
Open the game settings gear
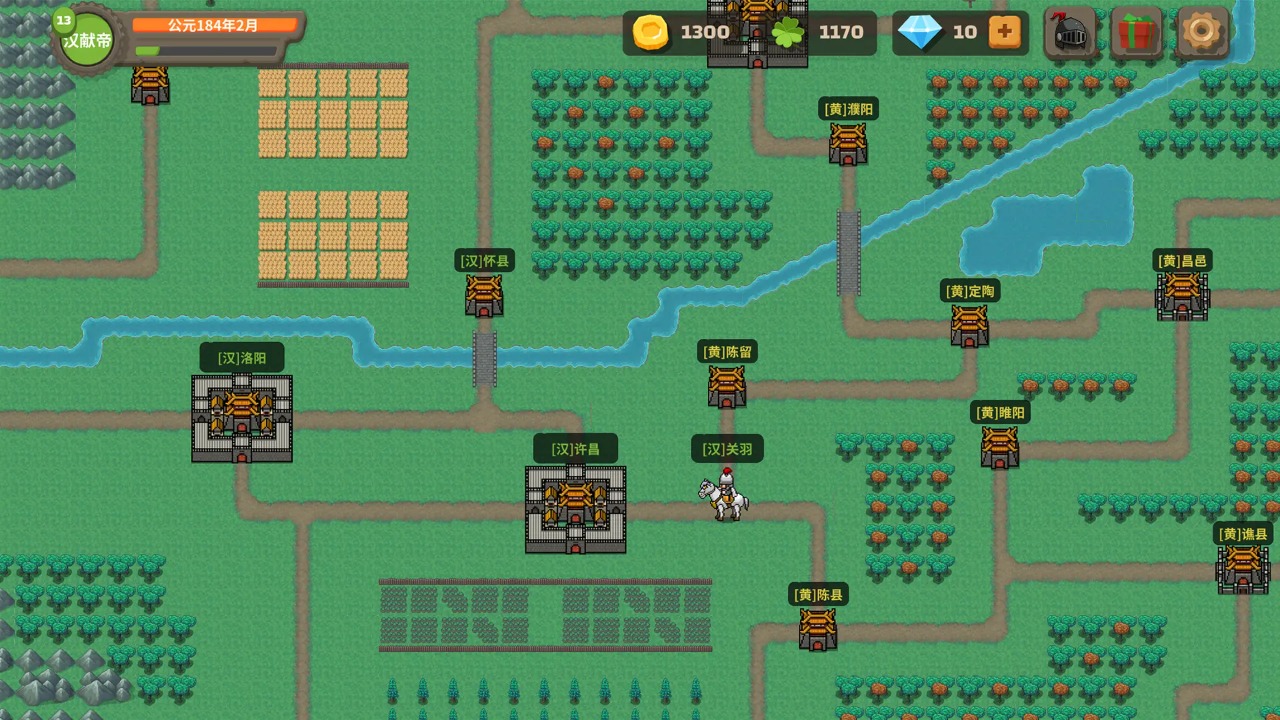click(x=1202, y=32)
